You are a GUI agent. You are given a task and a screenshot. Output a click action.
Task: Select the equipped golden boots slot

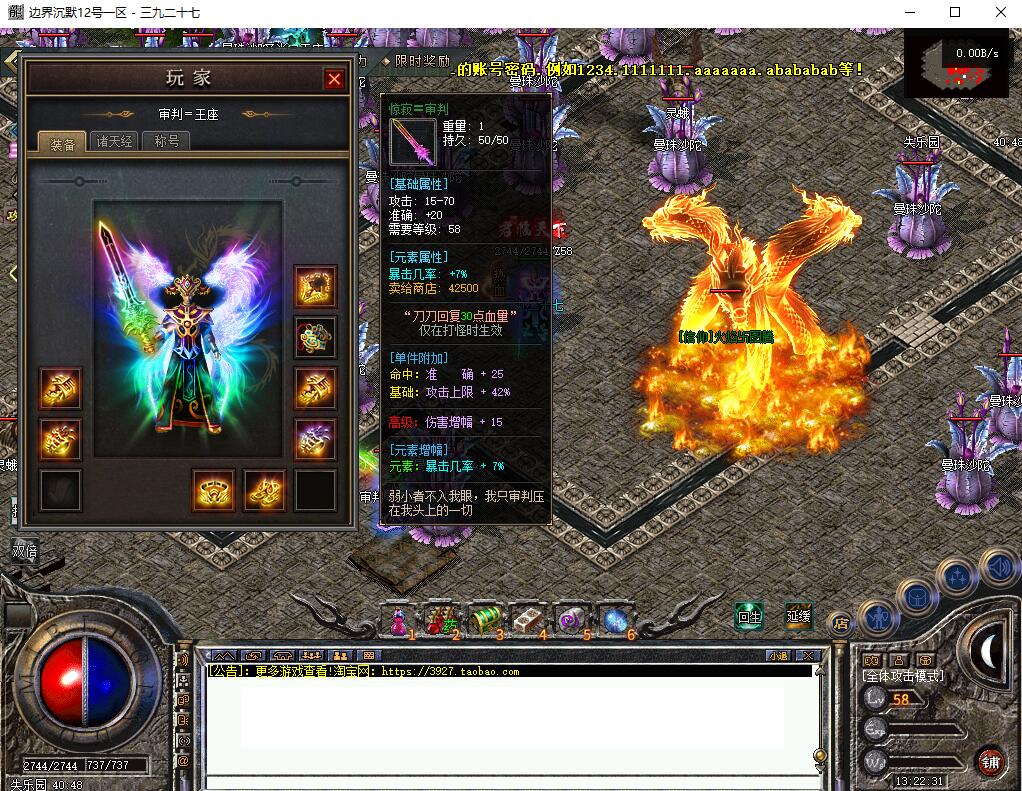point(265,490)
